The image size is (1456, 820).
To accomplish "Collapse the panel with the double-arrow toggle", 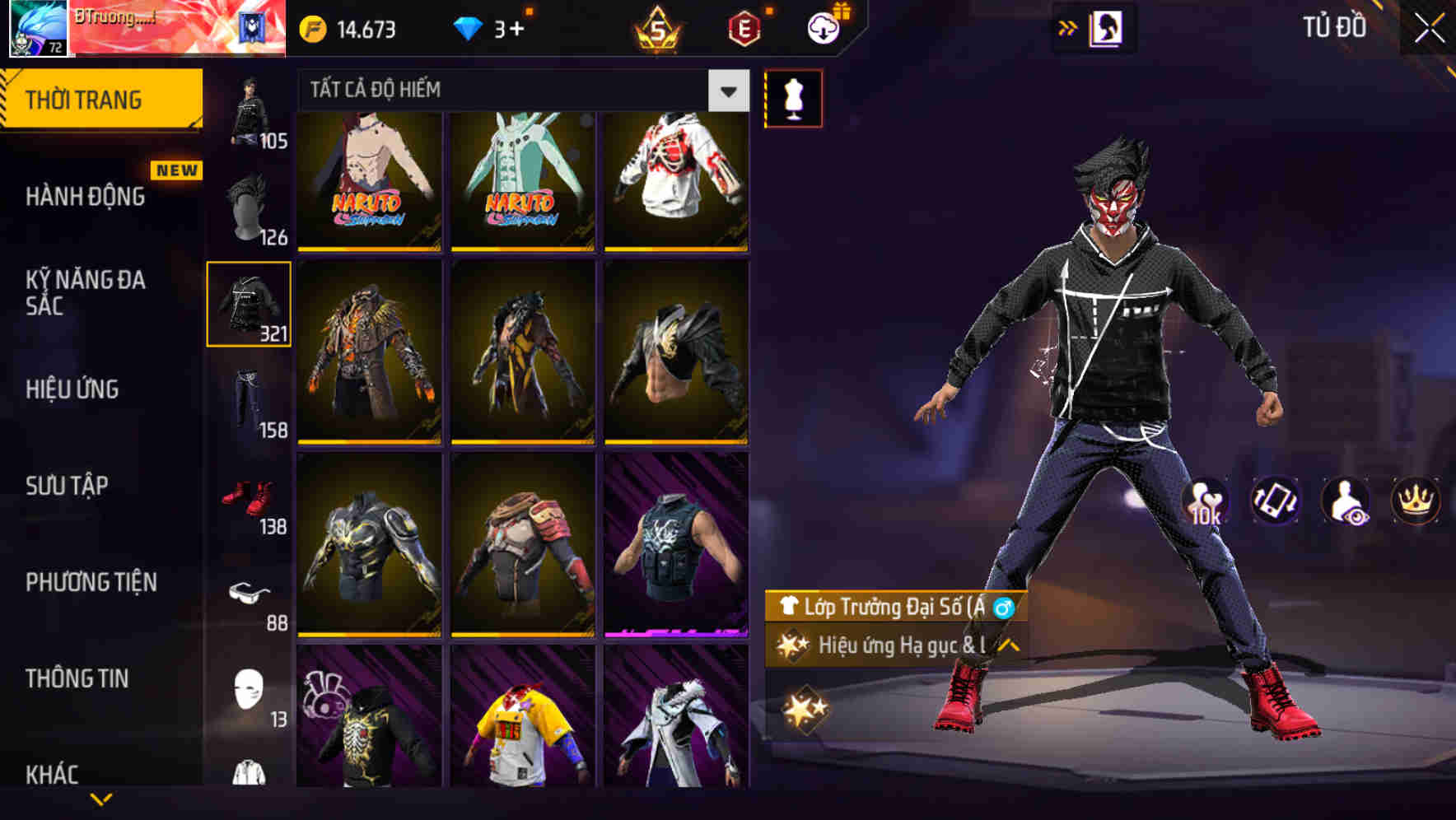I will pos(1067,26).
